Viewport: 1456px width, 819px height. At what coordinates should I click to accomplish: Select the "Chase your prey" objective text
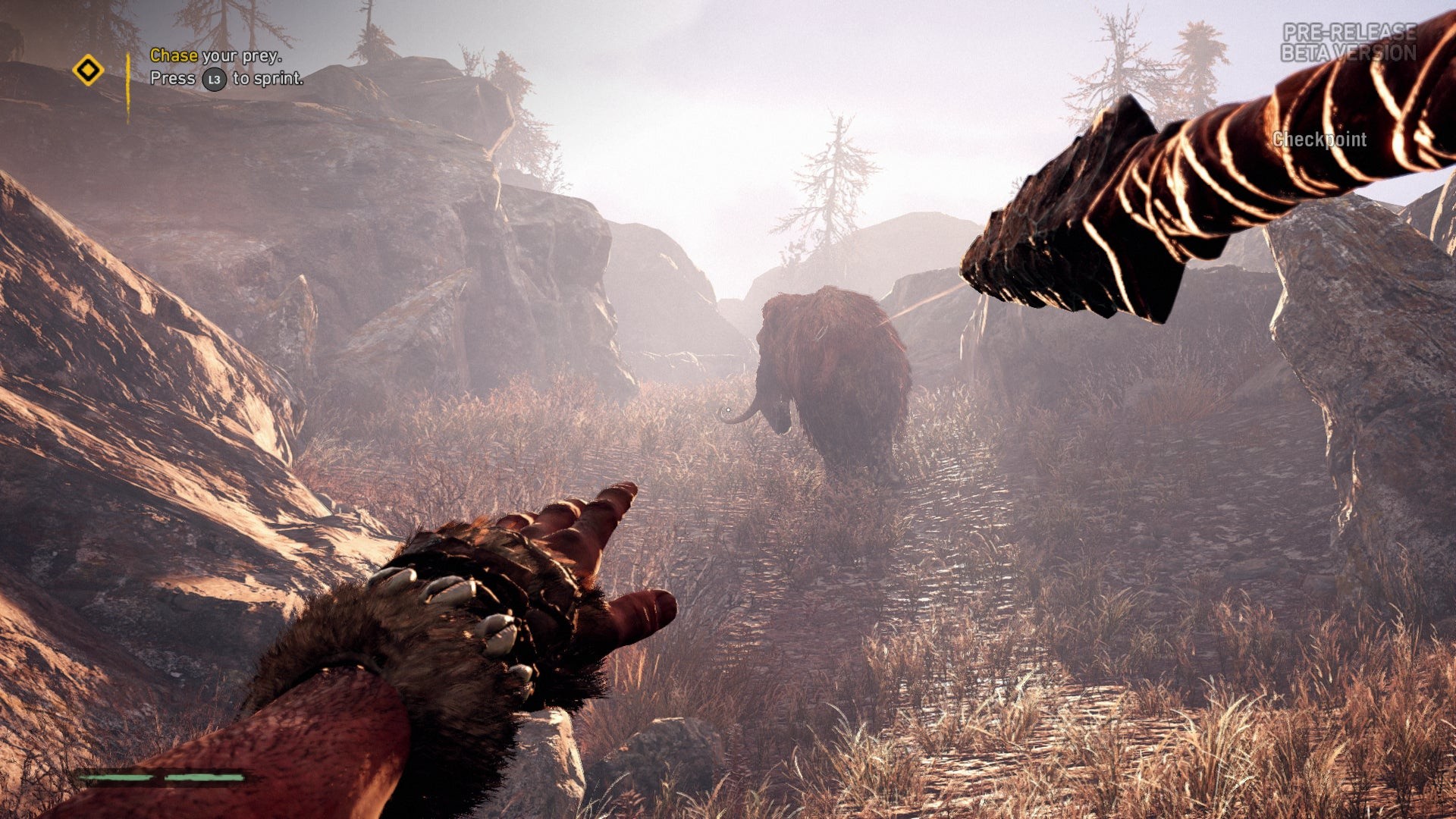point(215,55)
